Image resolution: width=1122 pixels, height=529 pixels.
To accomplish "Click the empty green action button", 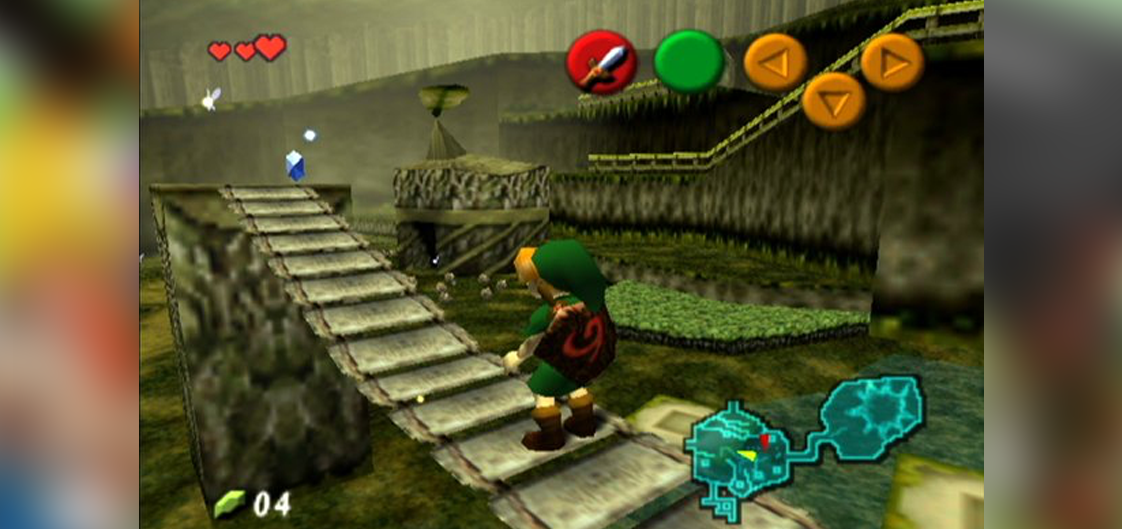I will pyautogui.click(x=689, y=62).
